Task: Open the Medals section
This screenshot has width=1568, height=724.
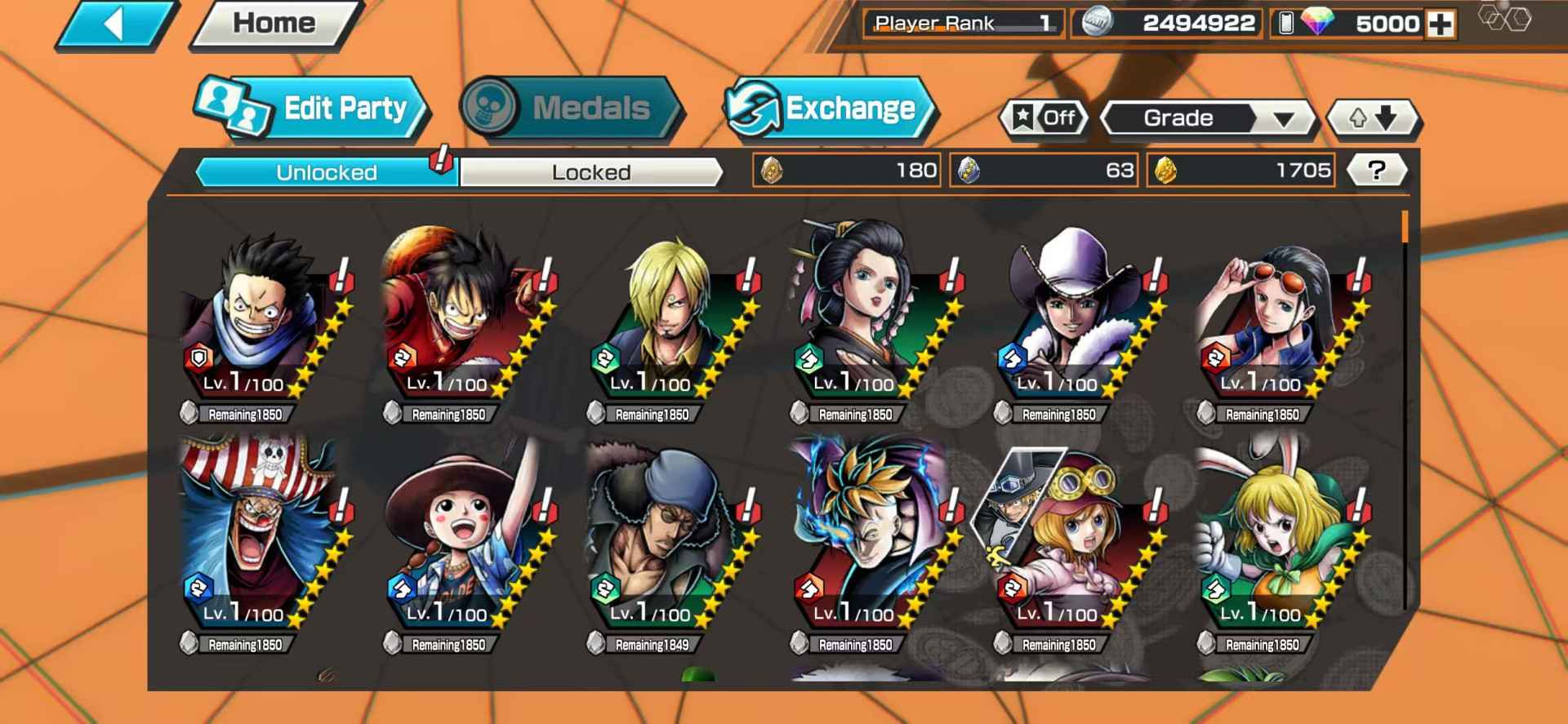Action: click(571, 109)
